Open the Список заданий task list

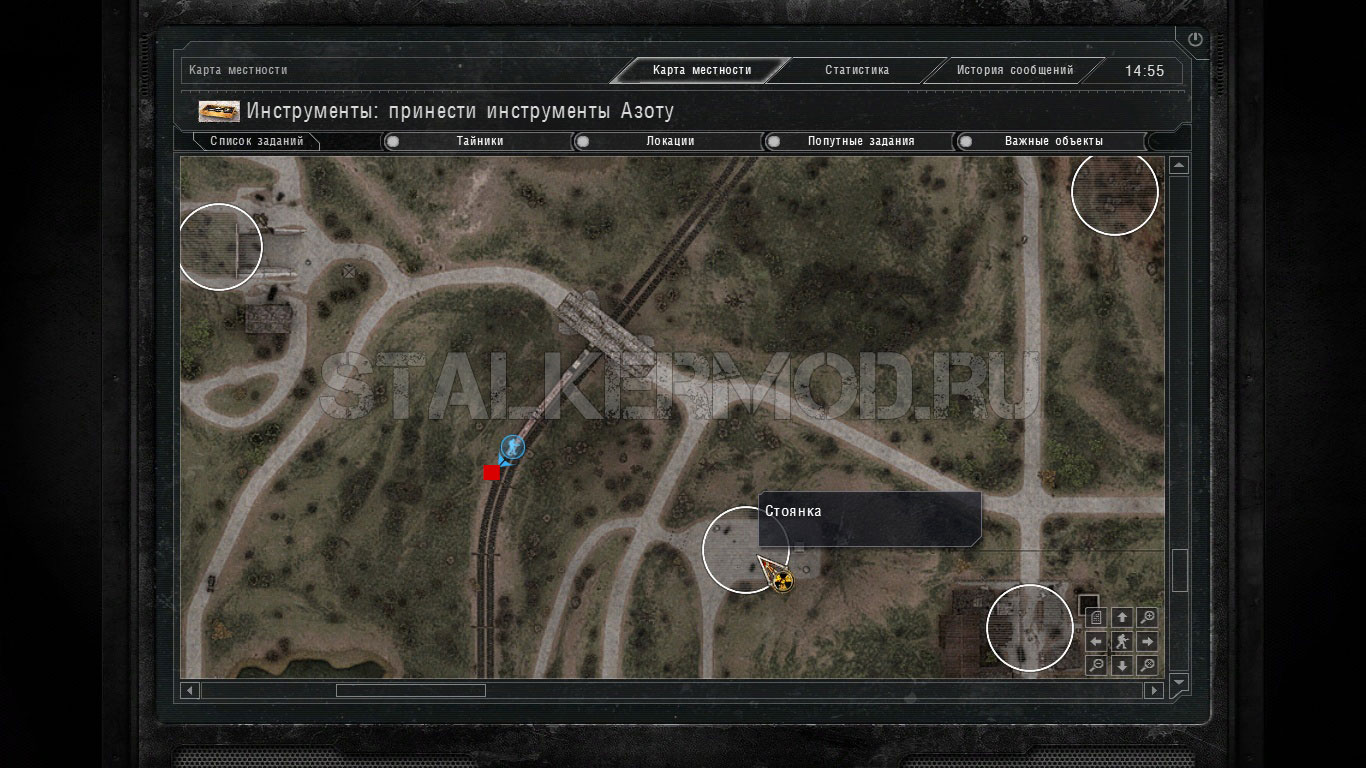257,141
